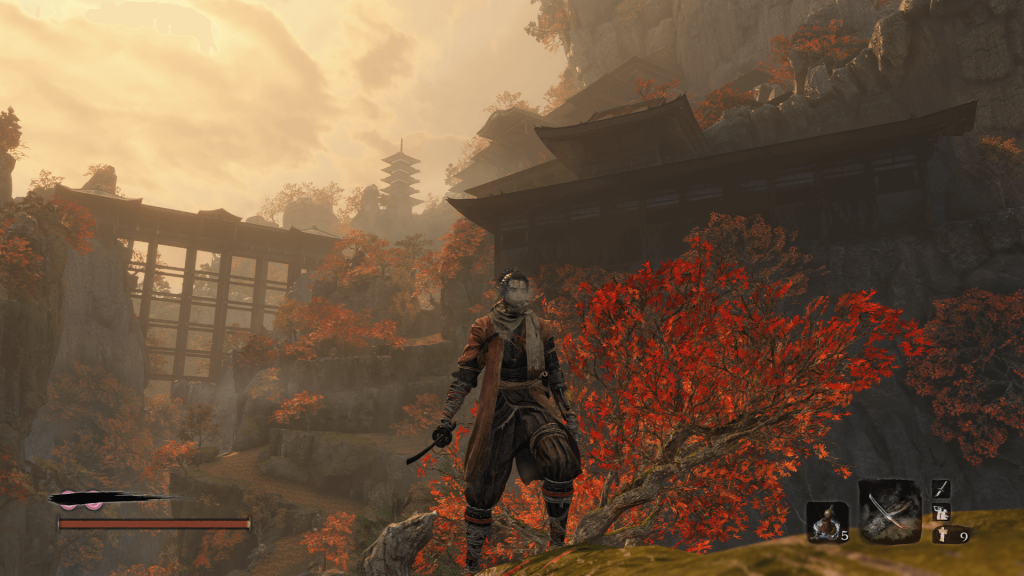Activate the crossed-blade prosthetic tool icon
This screenshot has width=1024, height=576.
coord(889,511)
